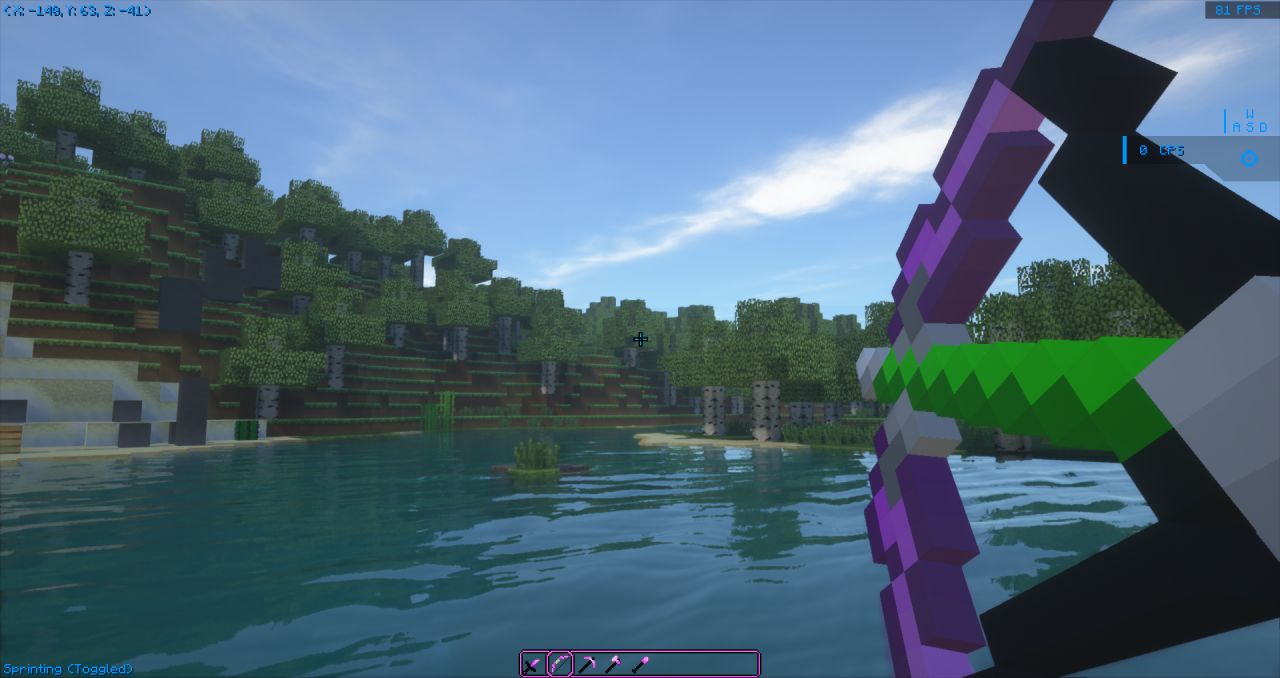
Task: Click the blue gear icon beside CPS
Action: tap(1249, 158)
